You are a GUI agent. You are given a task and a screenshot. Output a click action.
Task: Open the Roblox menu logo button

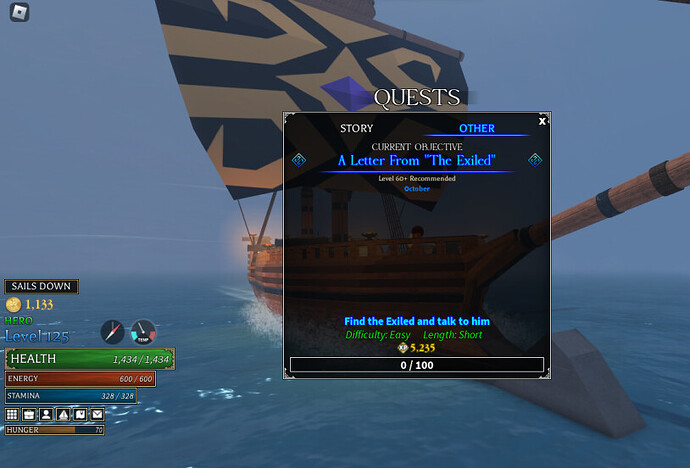click(21, 13)
